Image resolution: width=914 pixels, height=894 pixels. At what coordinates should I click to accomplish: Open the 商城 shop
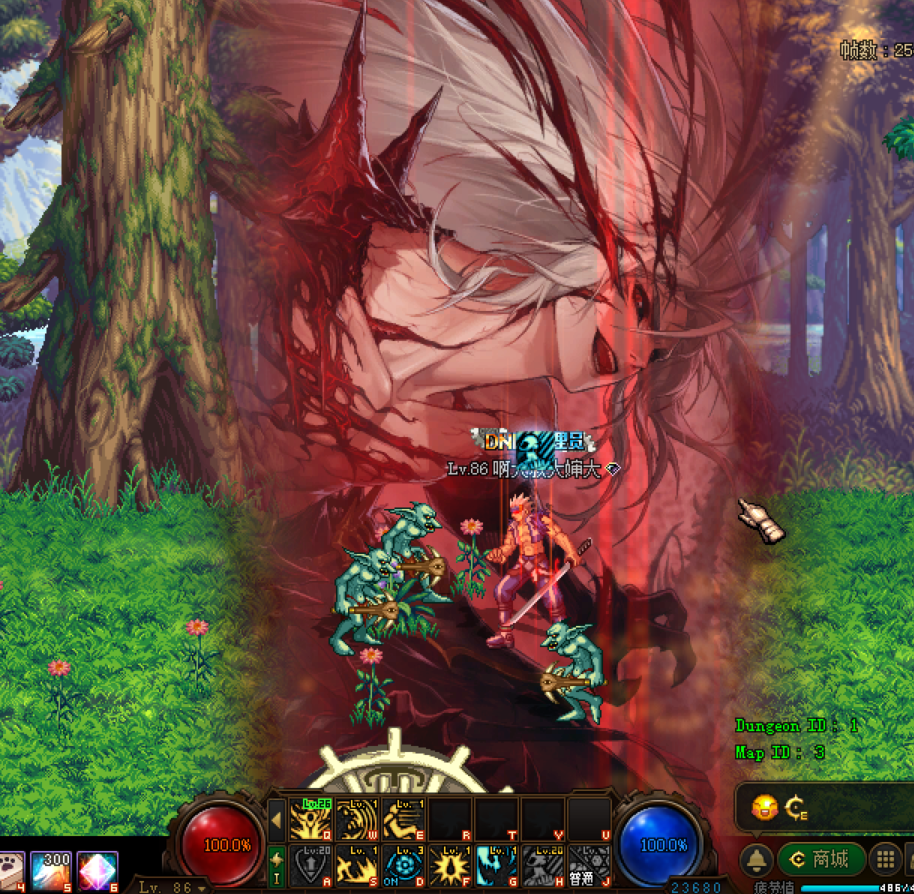tap(820, 858)
